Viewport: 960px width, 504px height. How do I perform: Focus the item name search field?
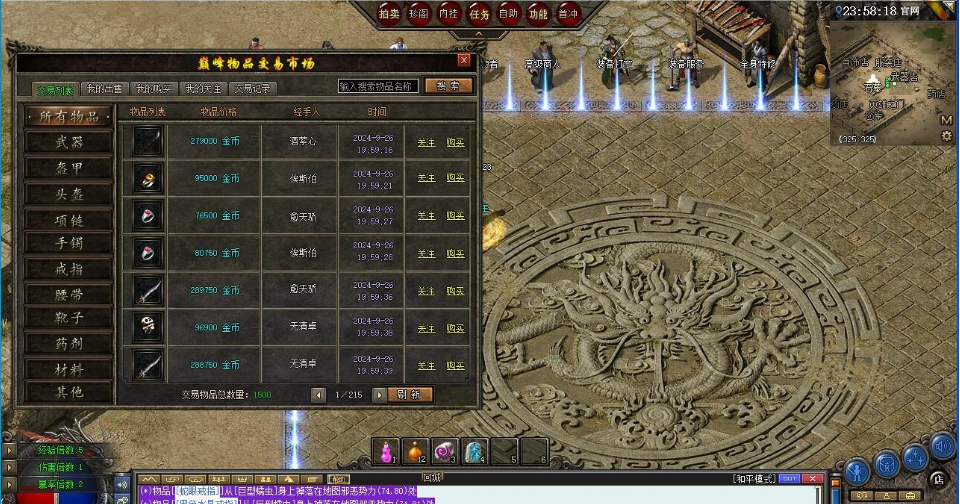(x=377, y=87)
